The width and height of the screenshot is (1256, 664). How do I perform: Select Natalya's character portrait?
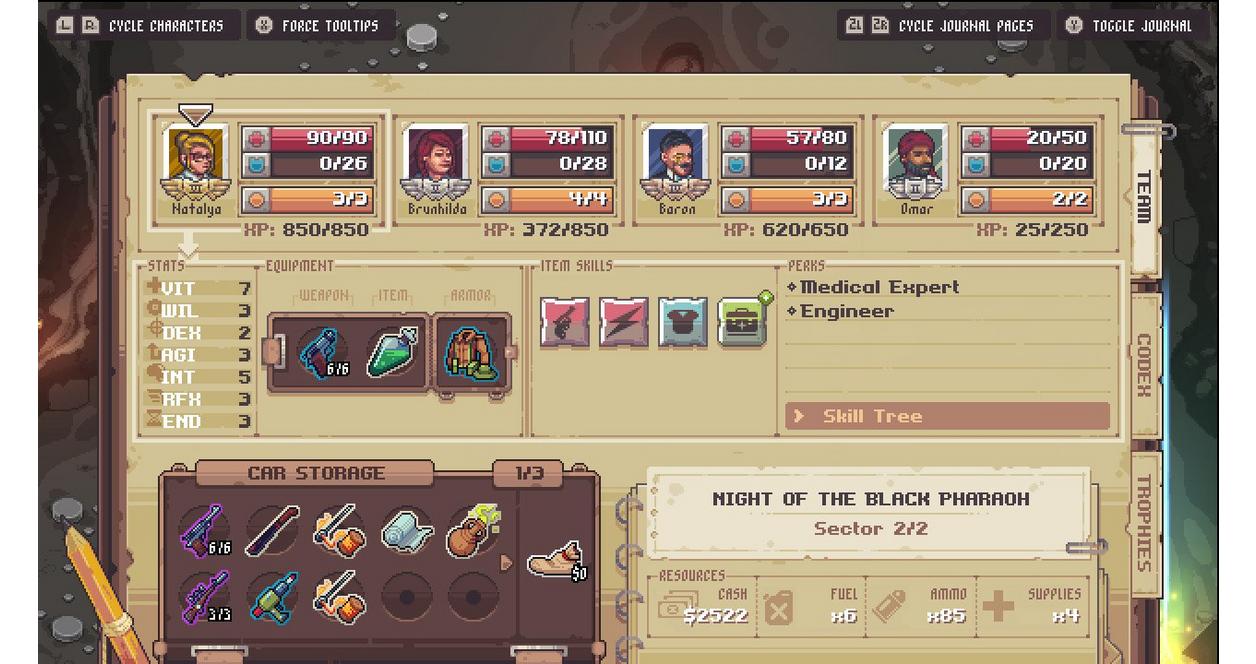(195, 161)
